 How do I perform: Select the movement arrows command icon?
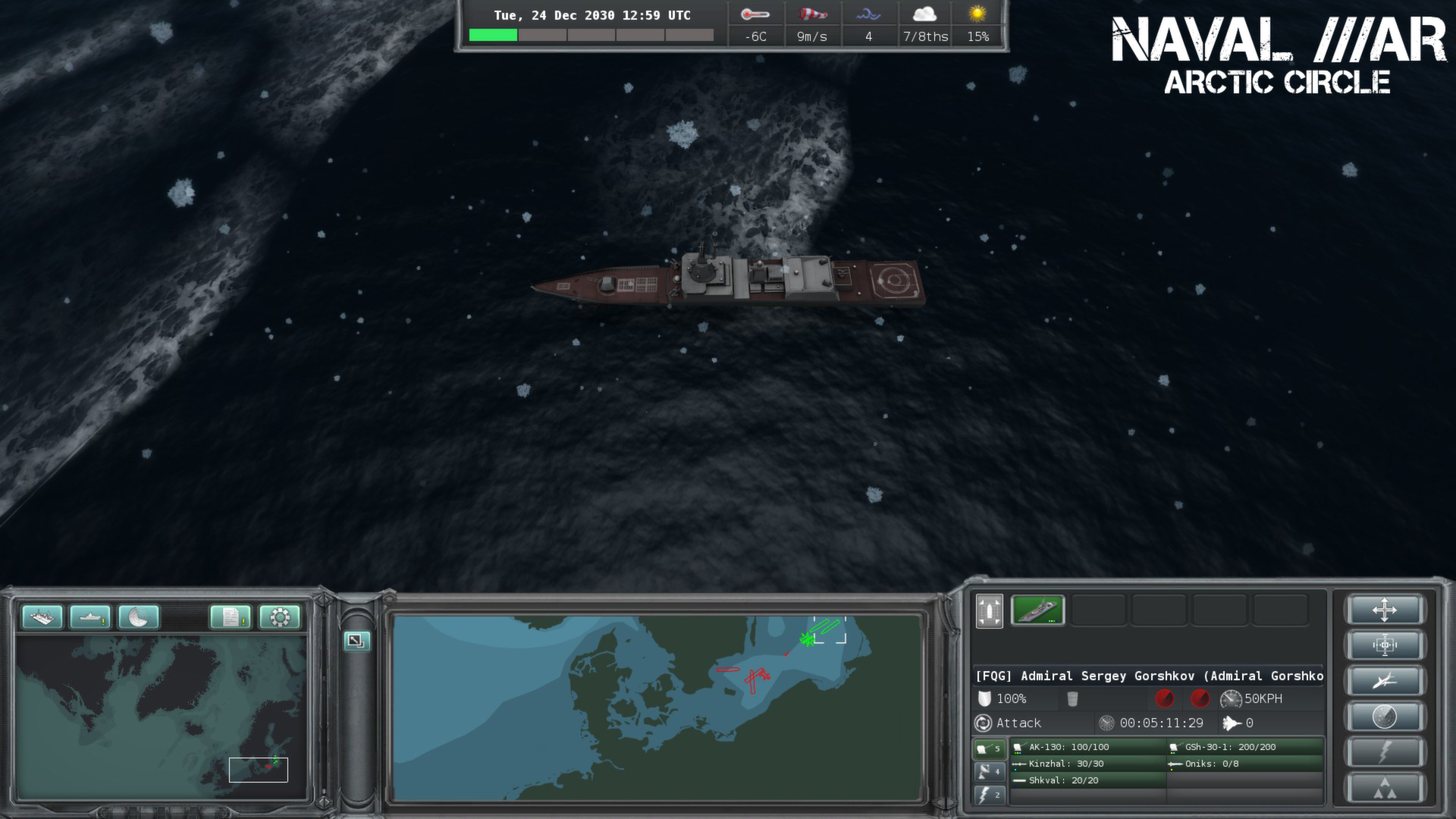pos(1385,610)
